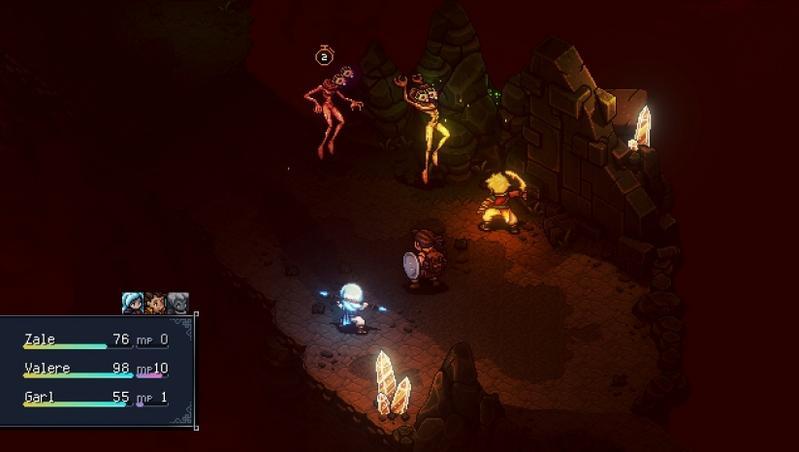Choose Zale's row in the party panel

pos(96,341)
